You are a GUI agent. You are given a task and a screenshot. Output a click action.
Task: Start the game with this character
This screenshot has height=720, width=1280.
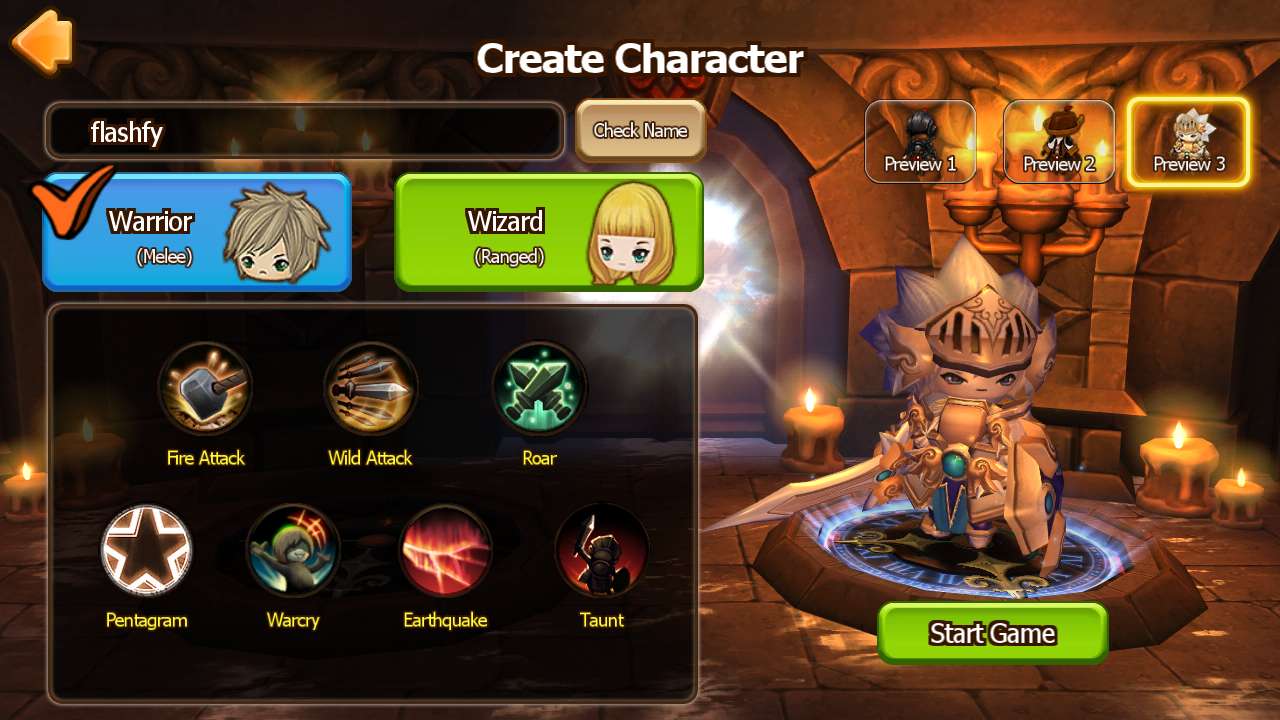(992, 633)
